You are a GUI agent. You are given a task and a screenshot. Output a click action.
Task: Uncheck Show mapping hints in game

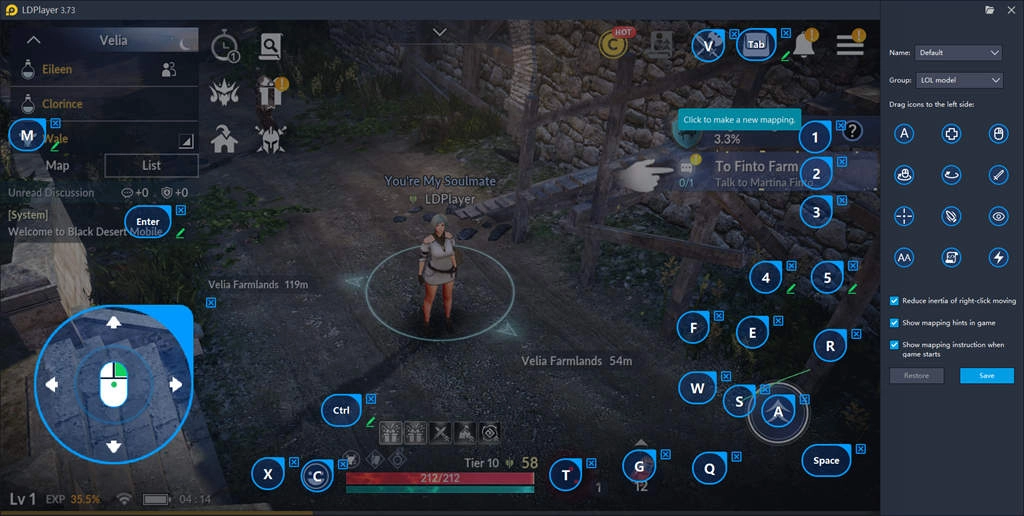click(x=894, y=323)
